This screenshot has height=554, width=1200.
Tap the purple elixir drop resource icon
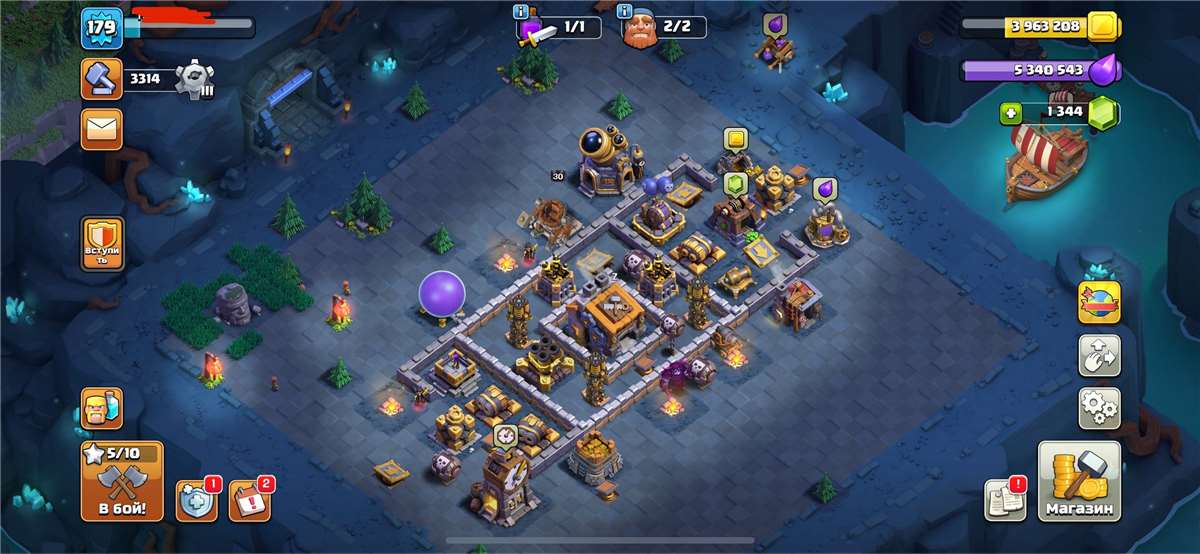(x=1102, y=70)
